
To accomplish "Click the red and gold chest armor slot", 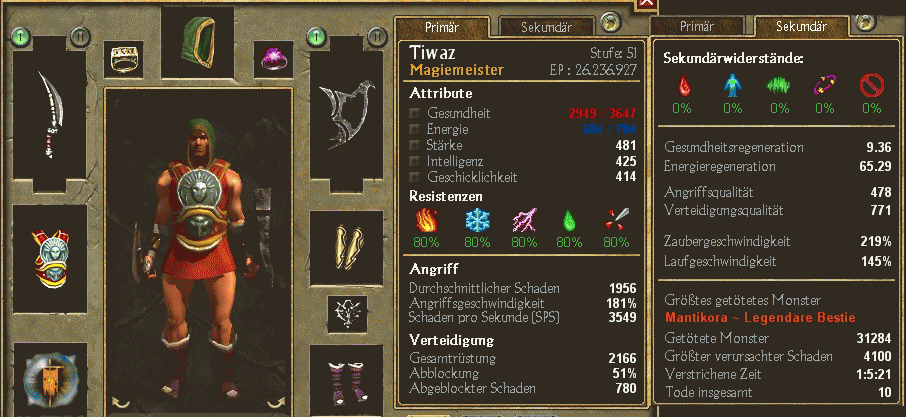I will tap(49, 255).
